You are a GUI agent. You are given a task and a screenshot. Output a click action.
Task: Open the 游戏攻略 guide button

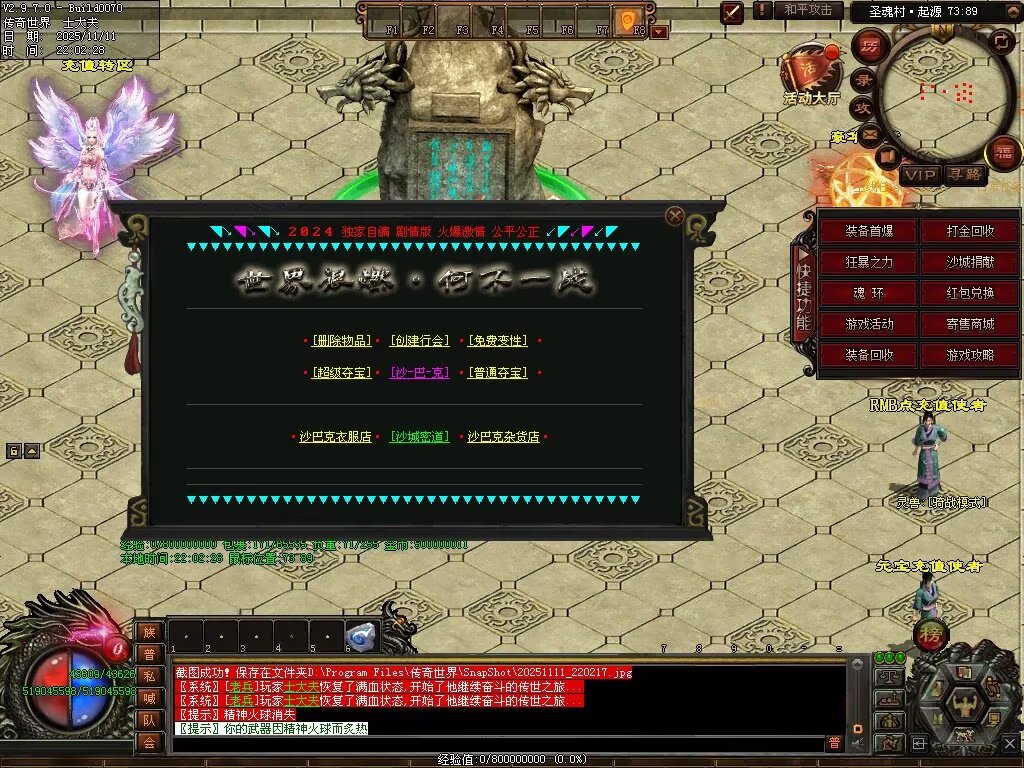click(x=970, y=355)
